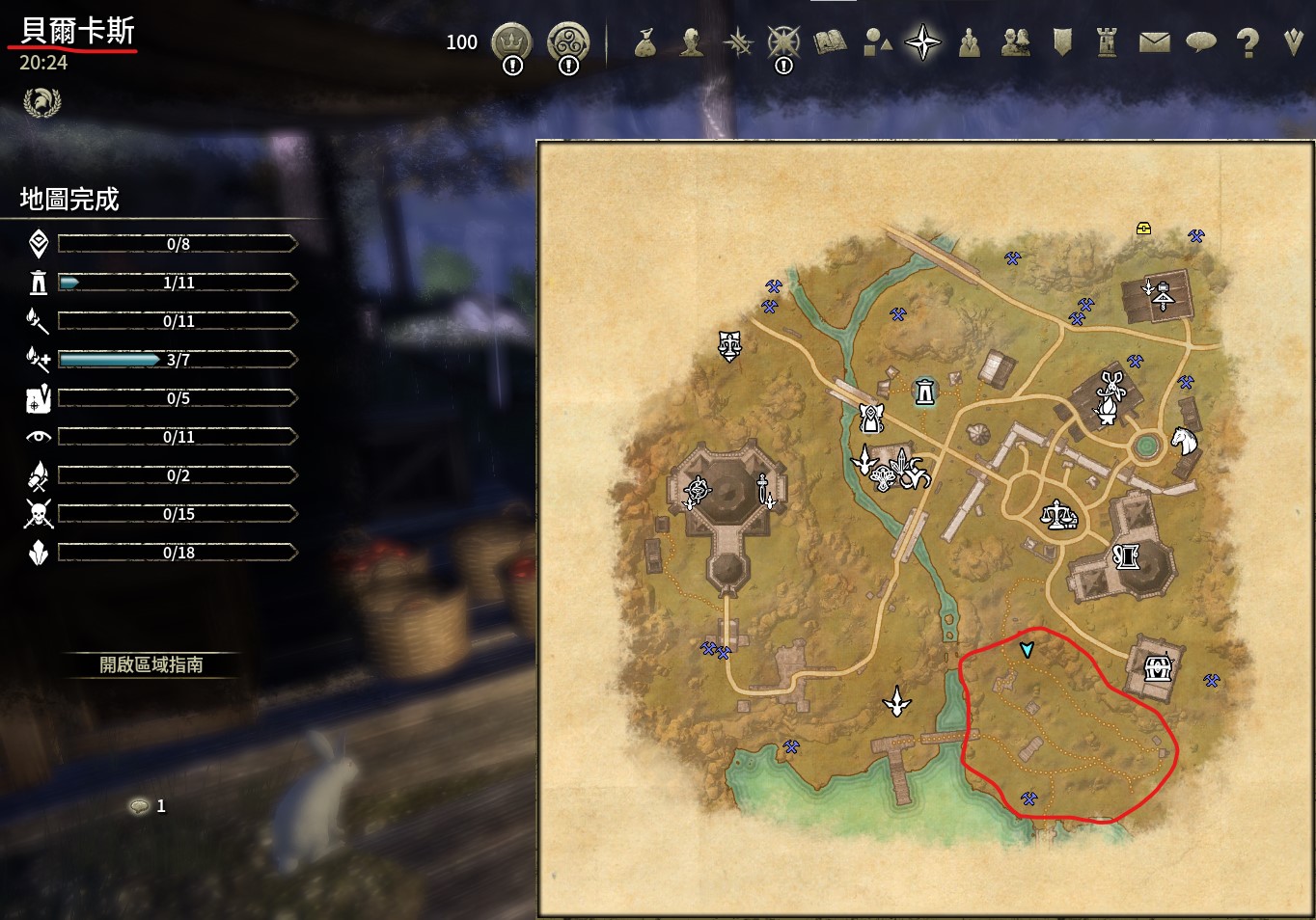Open the journal book menu

tap(829, 42)
